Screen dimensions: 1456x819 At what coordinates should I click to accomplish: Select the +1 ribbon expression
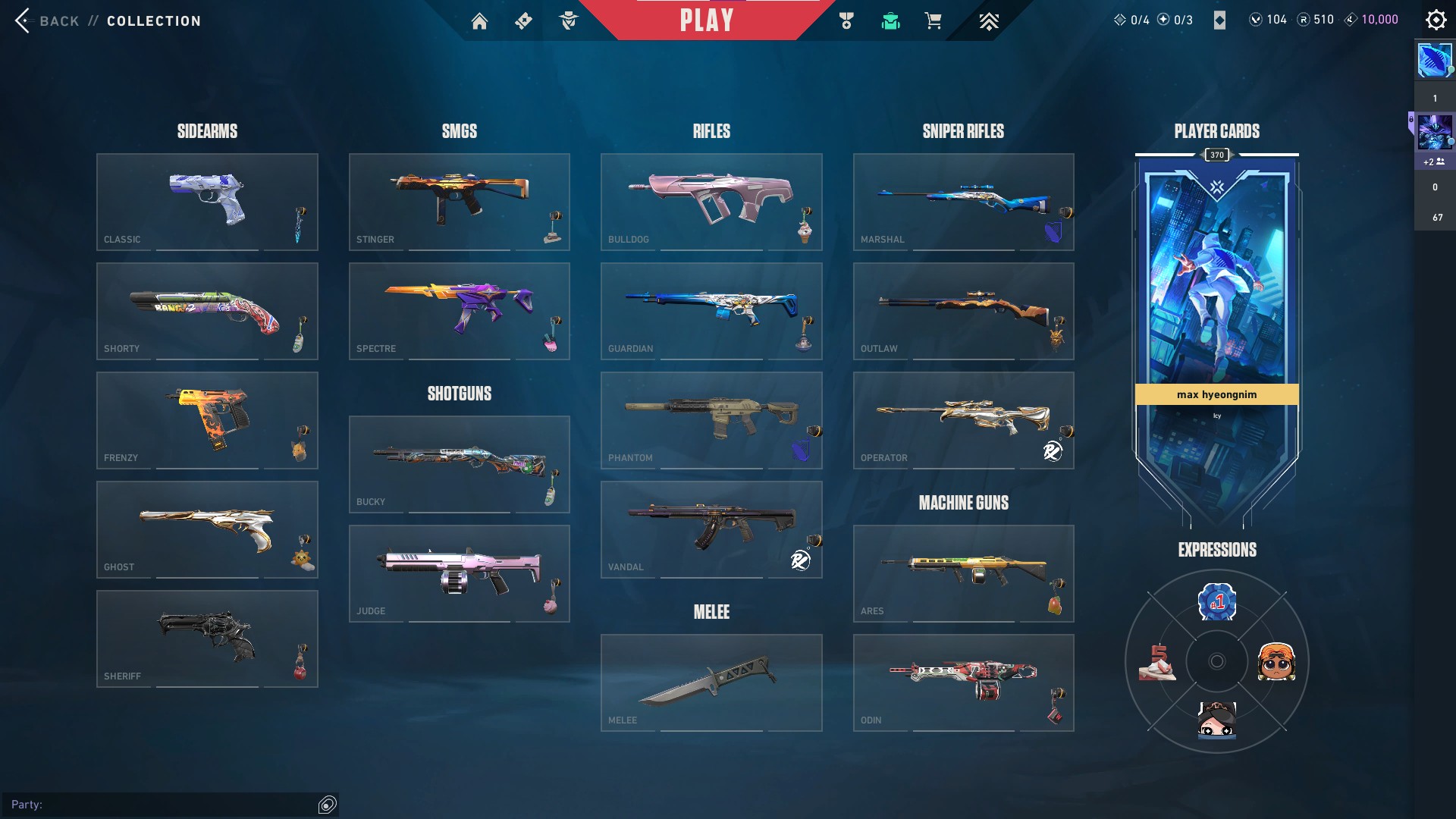(1217, 601)
